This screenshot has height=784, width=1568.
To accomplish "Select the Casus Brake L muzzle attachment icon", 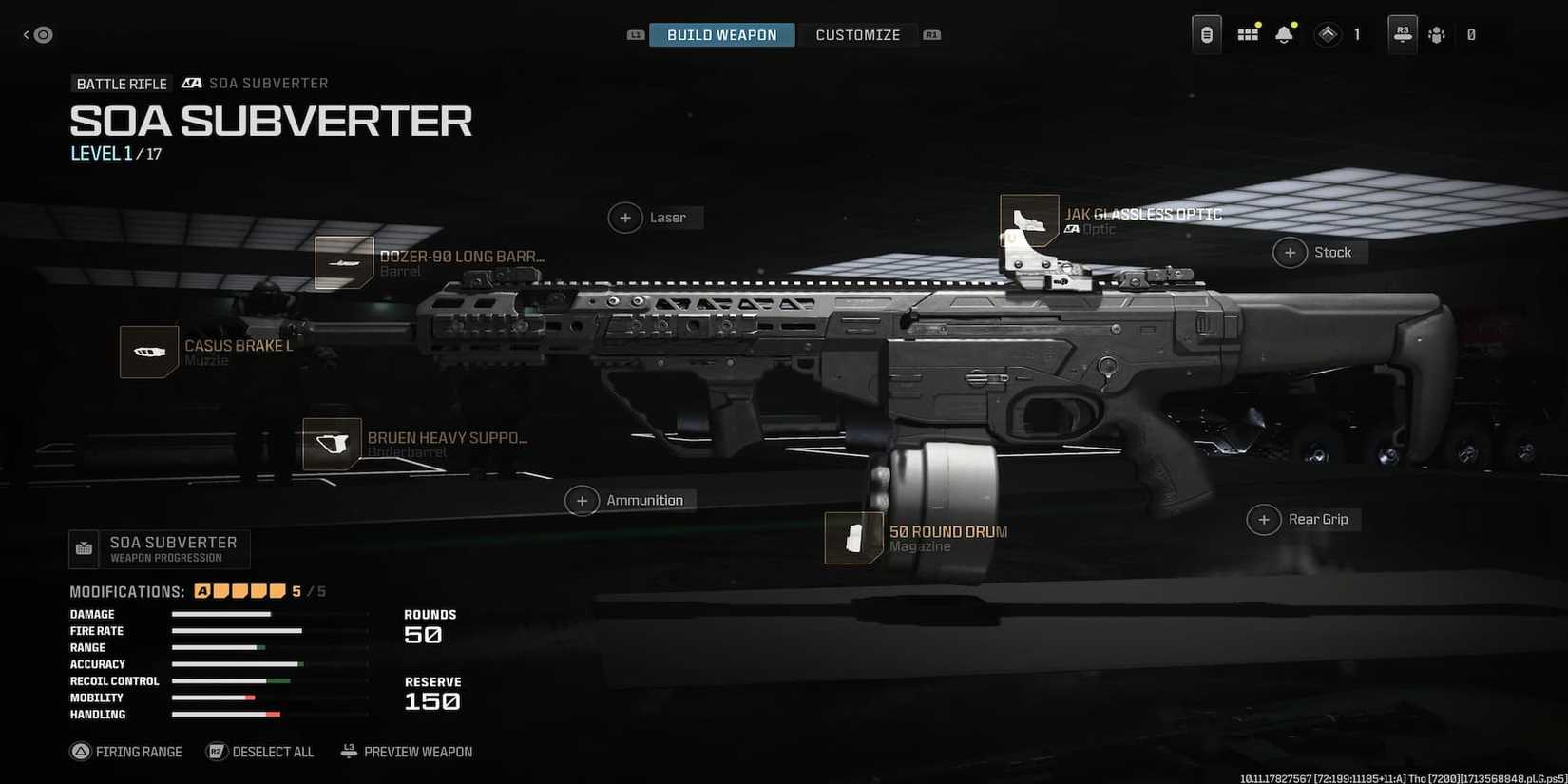I will 148,352.
